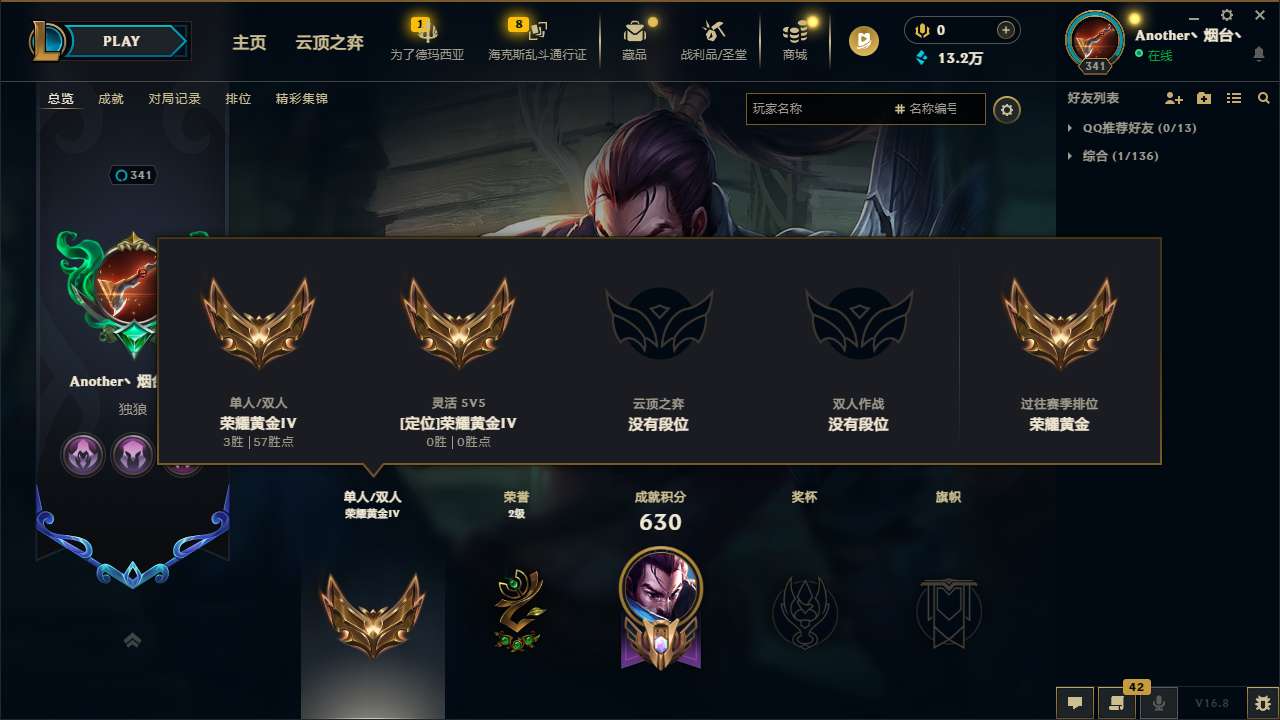Open the Loot (战利品/圣堂) panel

coord(713,39)
